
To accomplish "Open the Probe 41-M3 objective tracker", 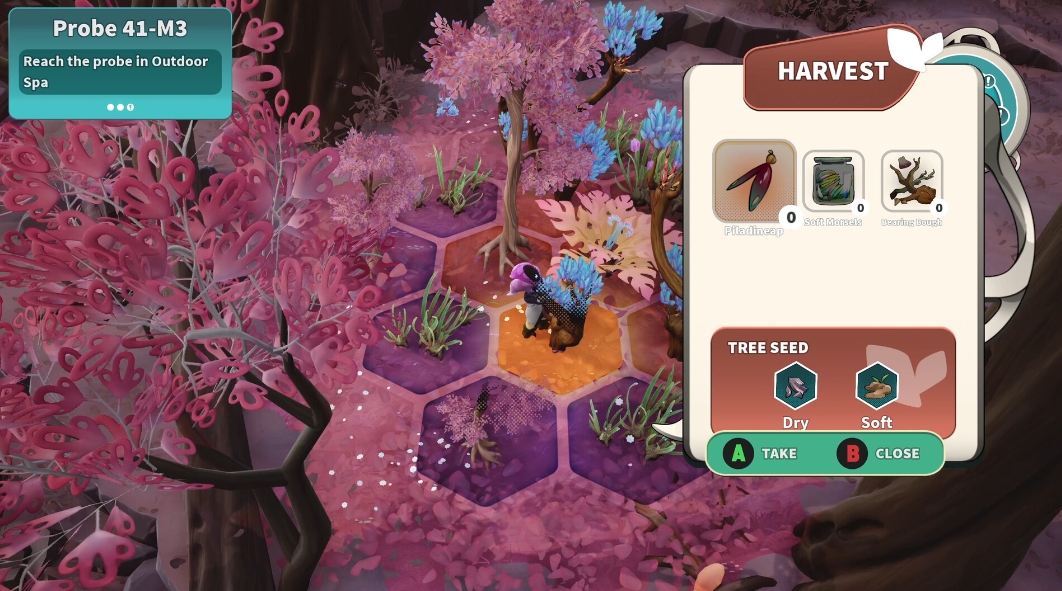I will pyautogui.click(x=120, y=63).
